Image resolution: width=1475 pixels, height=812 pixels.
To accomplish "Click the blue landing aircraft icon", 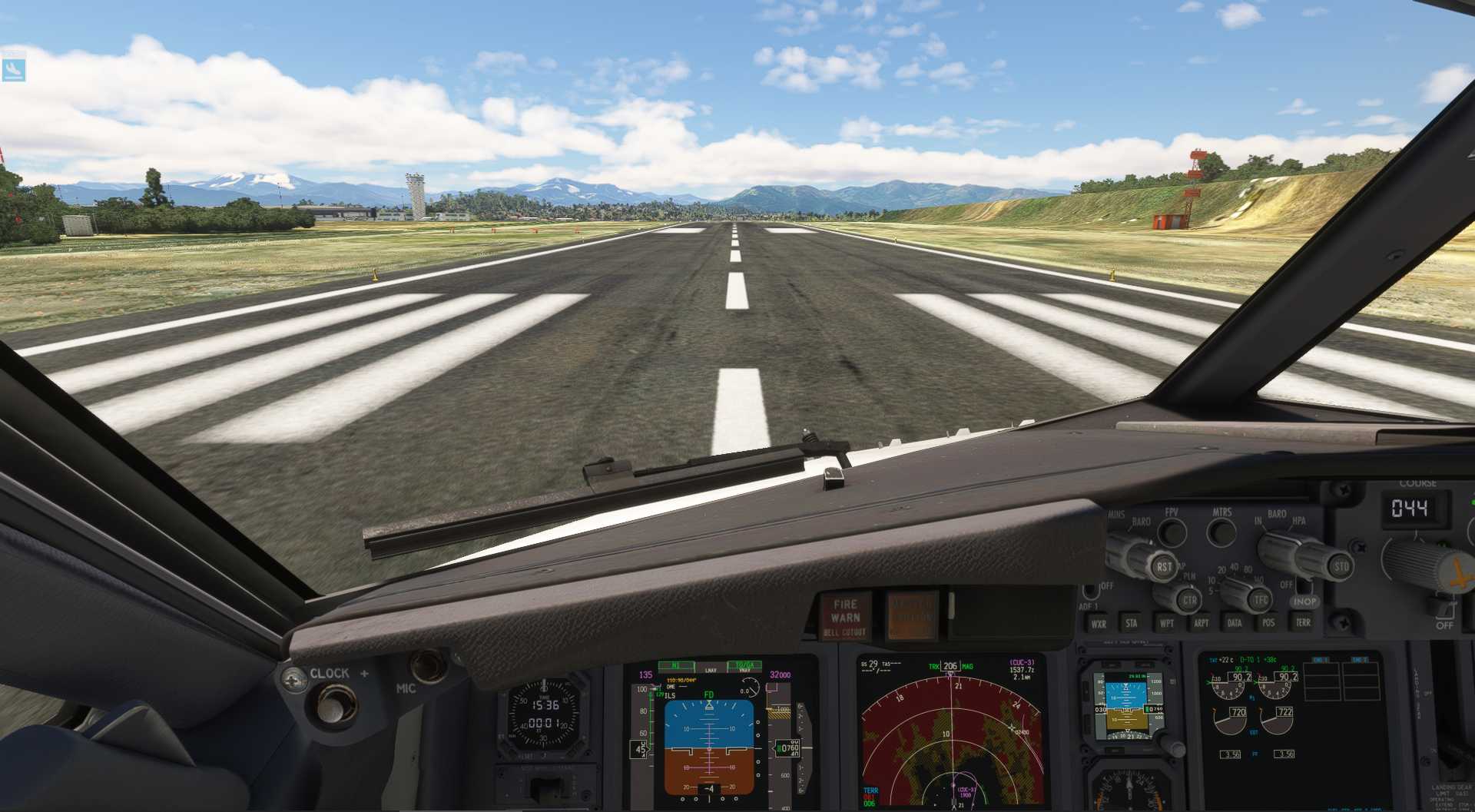I will (14, 70).
